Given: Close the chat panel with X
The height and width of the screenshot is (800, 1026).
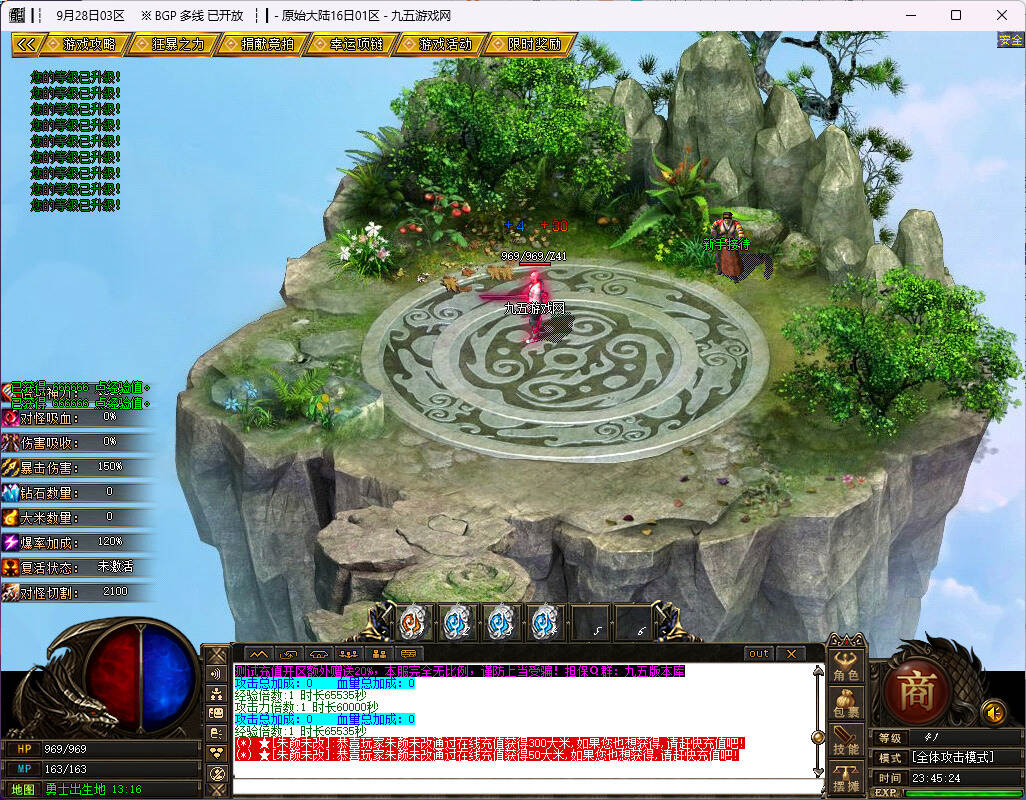Looking at the screenshot, I should [x=790, y=654].
